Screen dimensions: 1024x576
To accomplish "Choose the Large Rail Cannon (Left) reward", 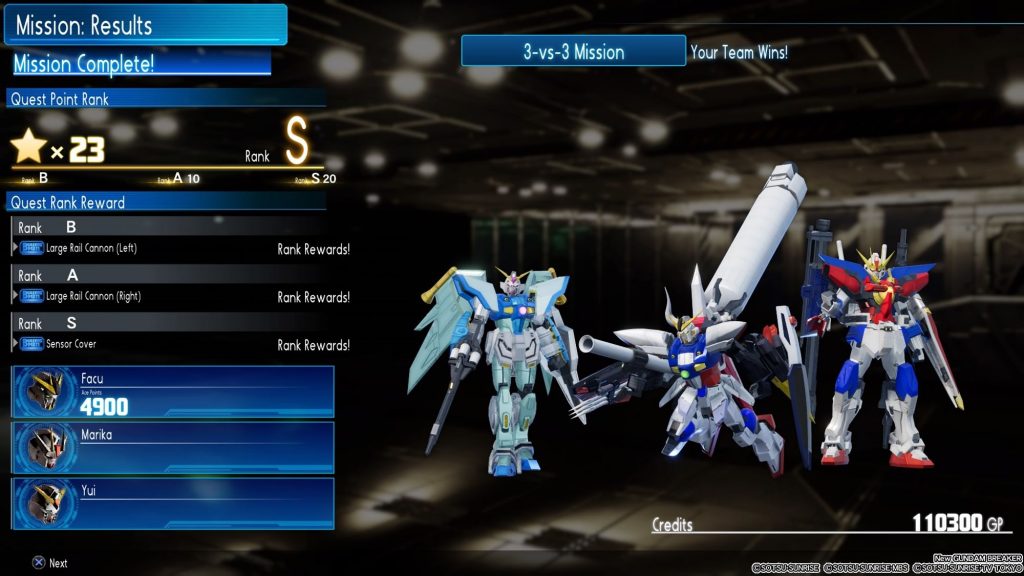I will 92,248.
